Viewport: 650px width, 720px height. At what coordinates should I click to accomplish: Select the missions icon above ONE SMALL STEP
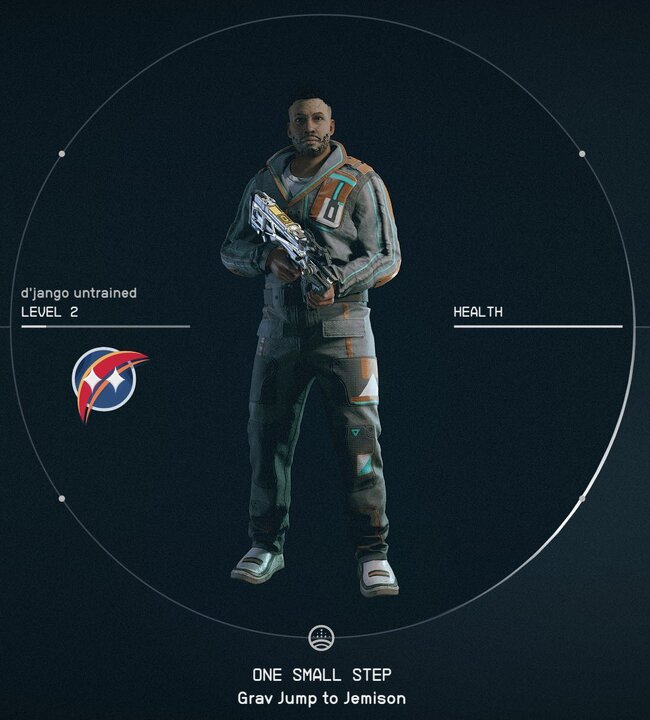click(x=321, y=636)
